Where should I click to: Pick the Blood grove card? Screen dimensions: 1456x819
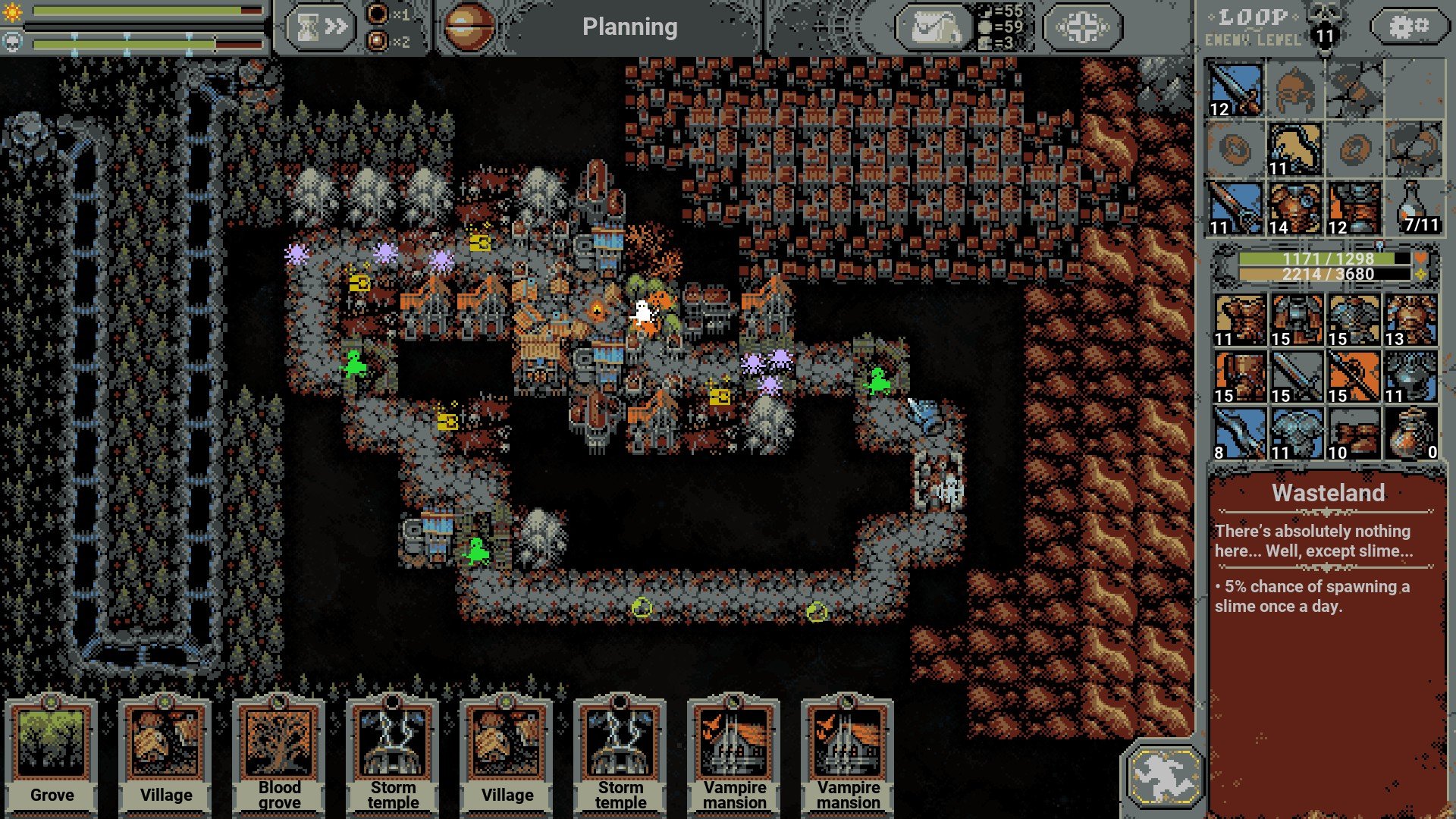point(279,755)
